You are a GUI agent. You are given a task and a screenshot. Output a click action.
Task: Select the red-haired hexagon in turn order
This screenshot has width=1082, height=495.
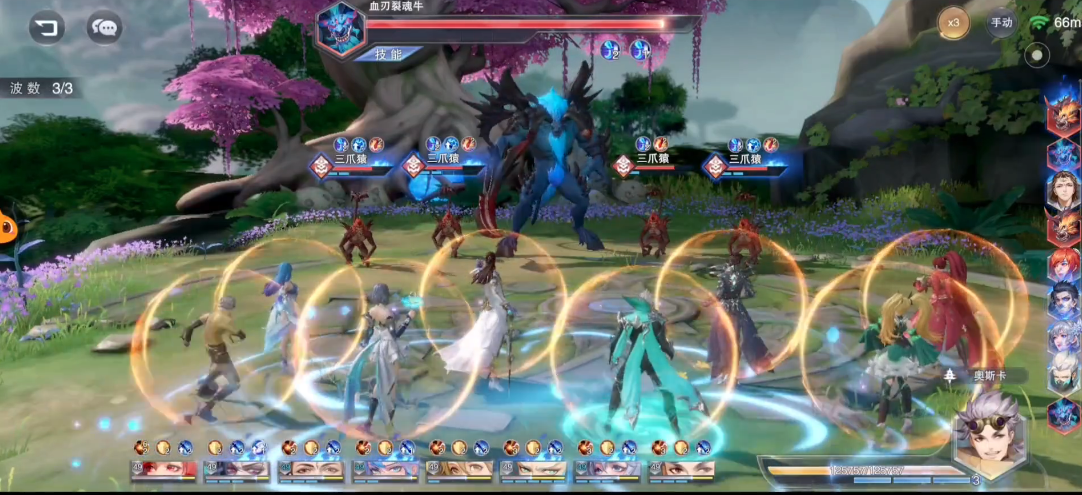[1063, 264]
